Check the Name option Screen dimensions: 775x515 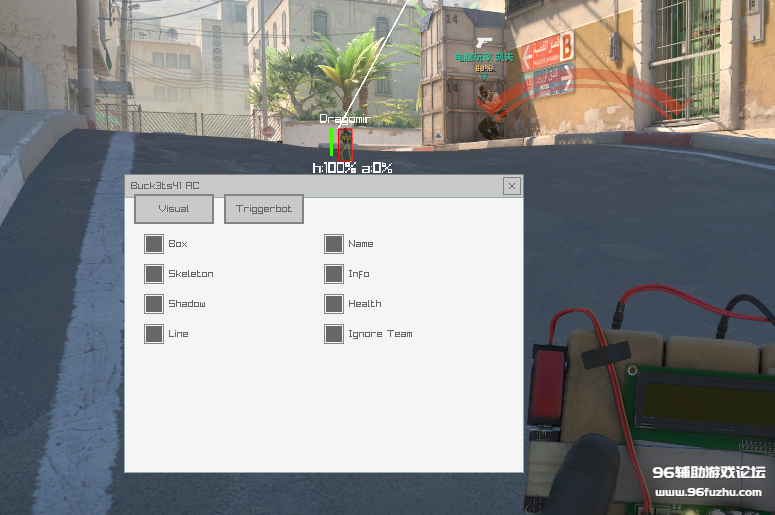[x=334, y=244]
